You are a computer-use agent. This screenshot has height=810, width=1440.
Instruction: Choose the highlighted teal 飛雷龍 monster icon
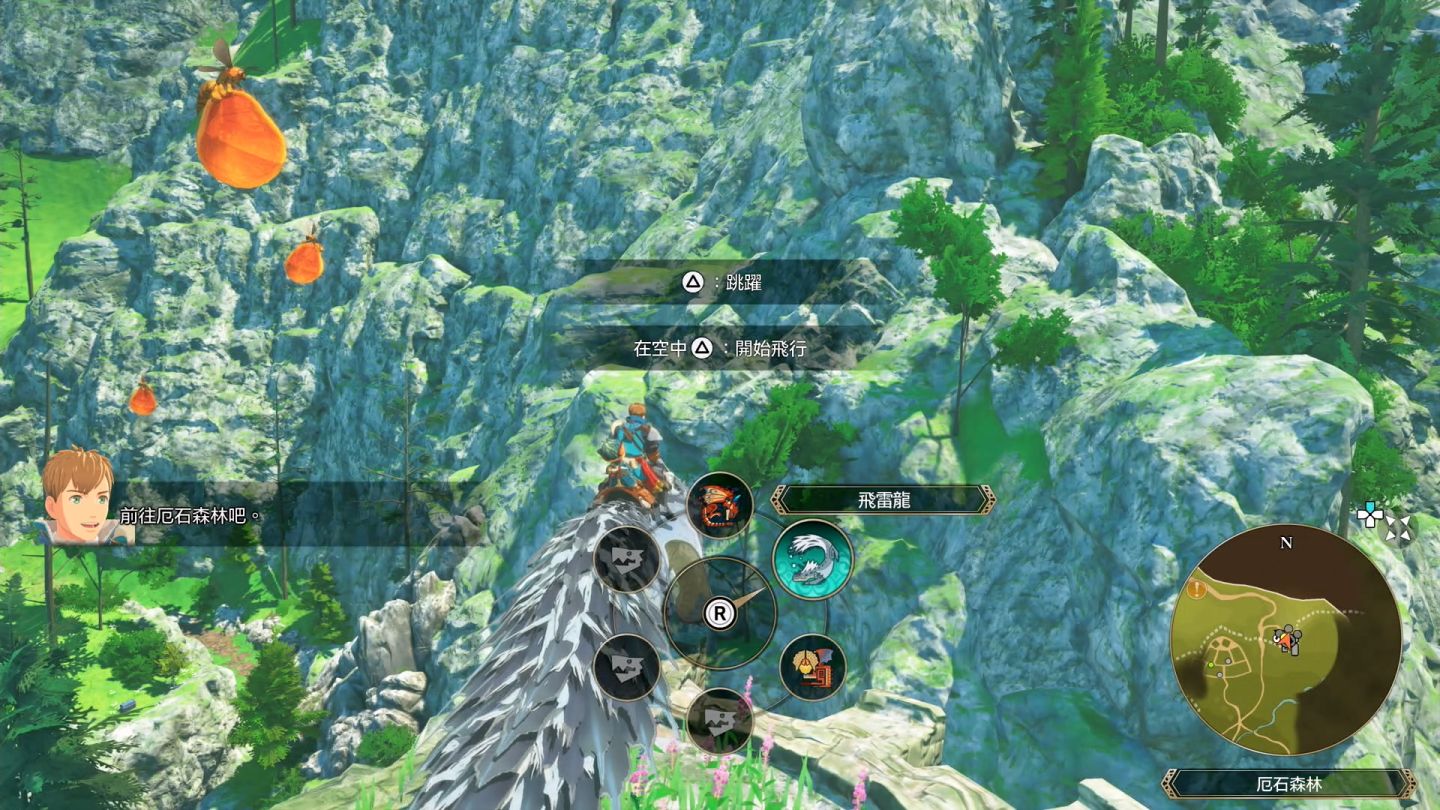(x=813, y=559)
